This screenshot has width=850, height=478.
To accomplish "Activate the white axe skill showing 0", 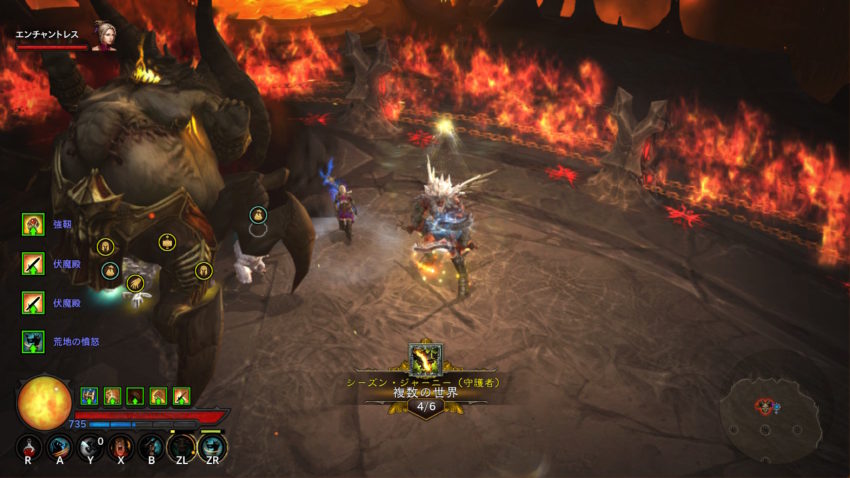I will click(x=90, y=448).
